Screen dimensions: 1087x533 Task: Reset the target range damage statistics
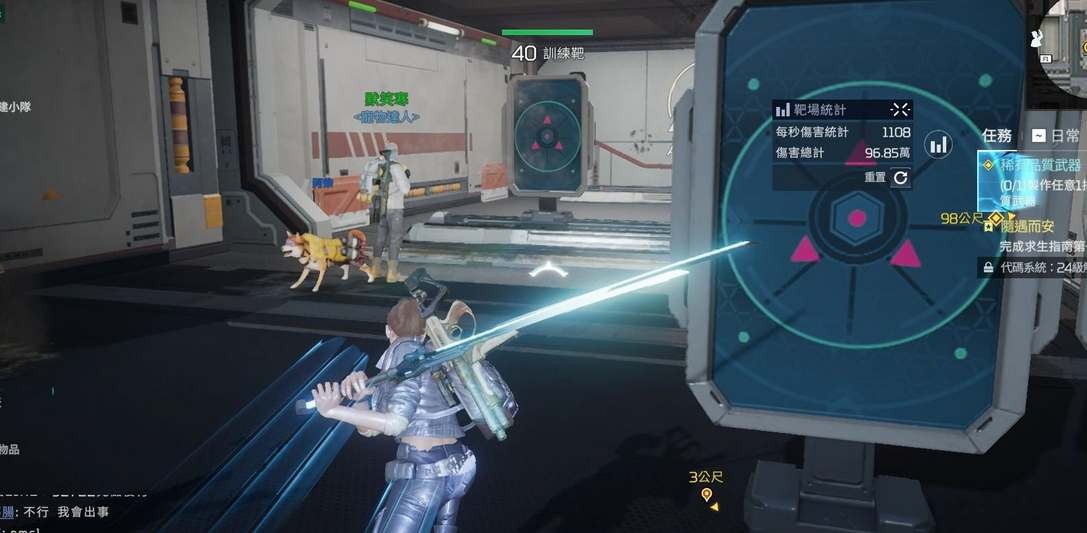click(900, 177)
